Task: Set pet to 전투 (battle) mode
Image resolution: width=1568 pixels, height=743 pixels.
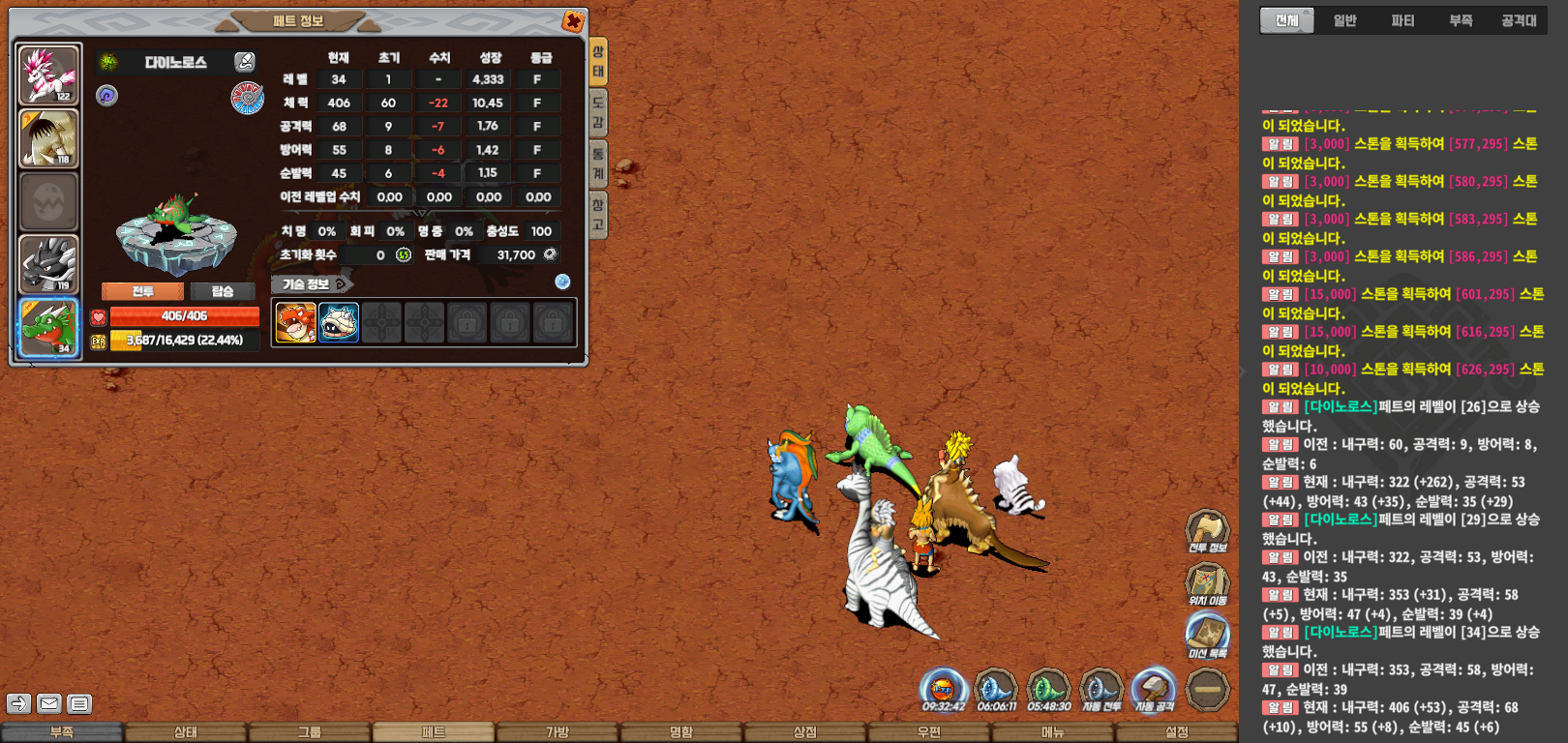Action: pyautogui.click(x=142, y=291)
